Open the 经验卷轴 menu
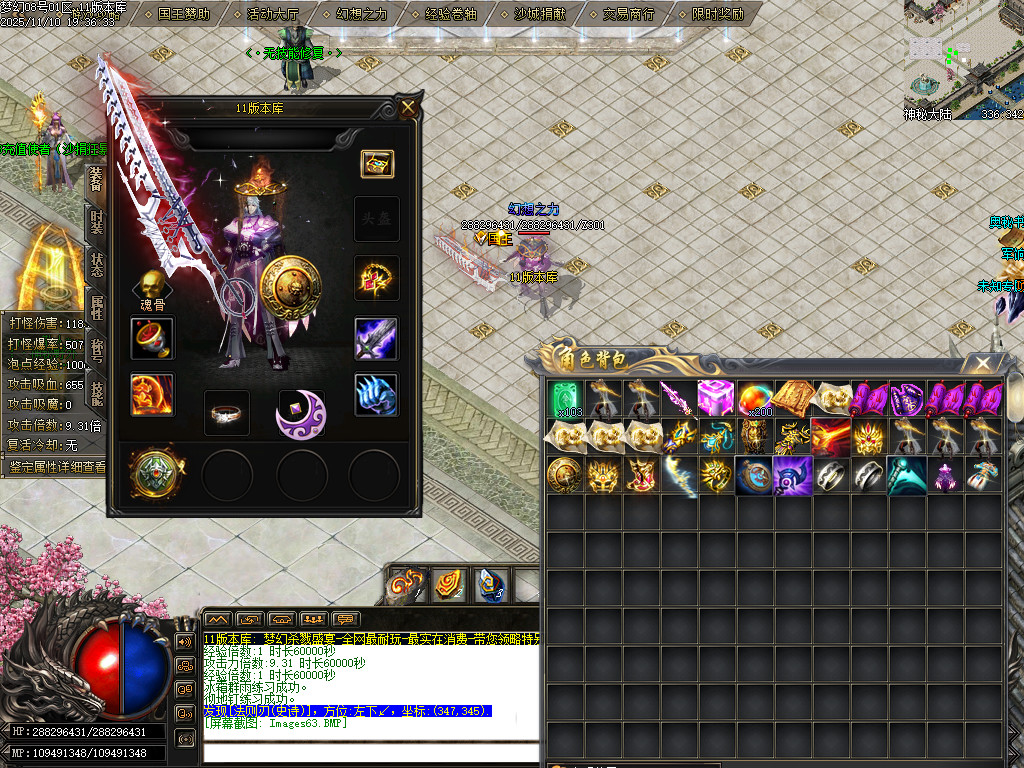 [x=451, y=15]
